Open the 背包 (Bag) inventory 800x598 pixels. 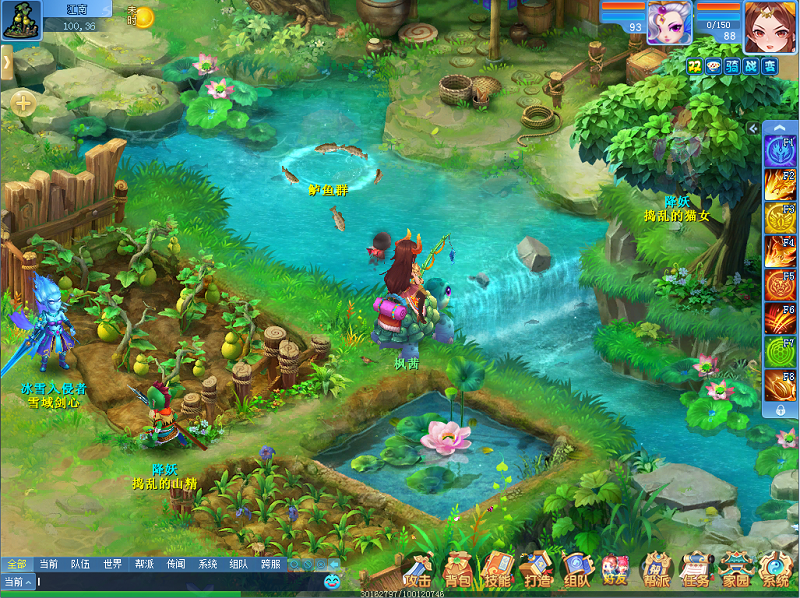[458, 572]
